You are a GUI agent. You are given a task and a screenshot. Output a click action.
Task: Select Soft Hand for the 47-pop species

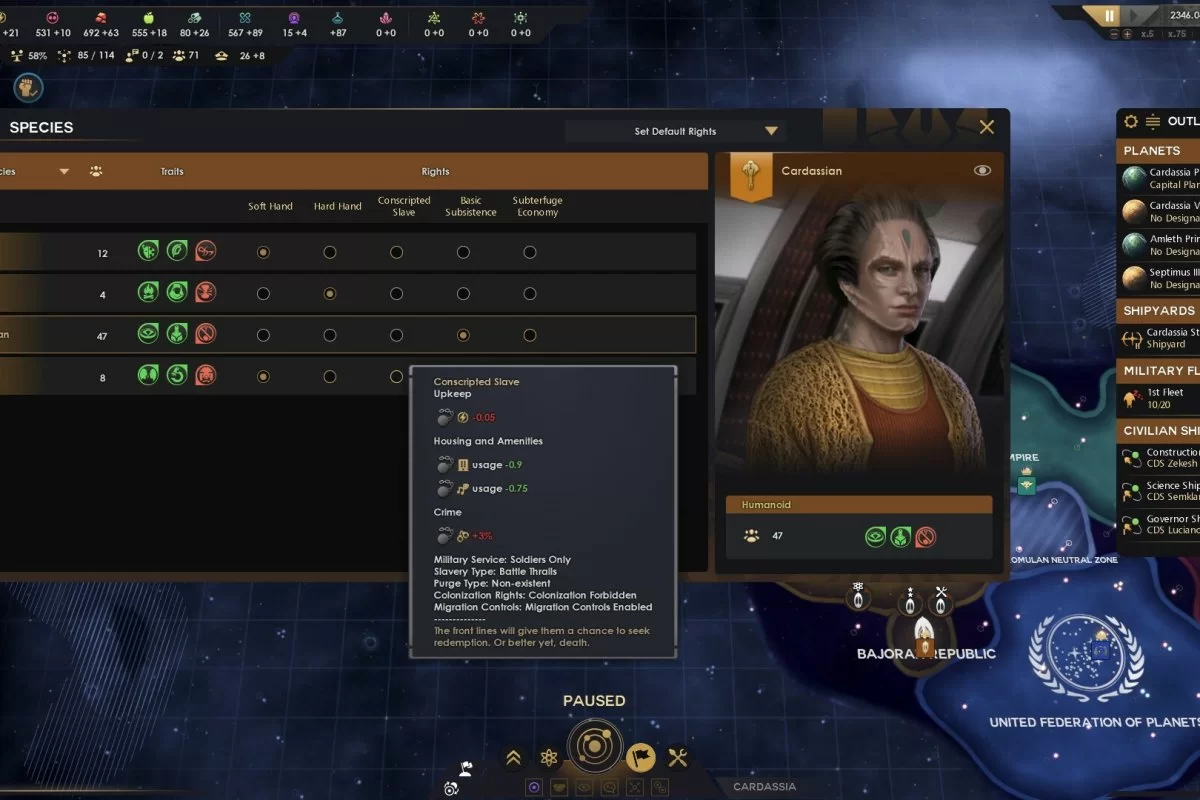click(x=263, y=335)
